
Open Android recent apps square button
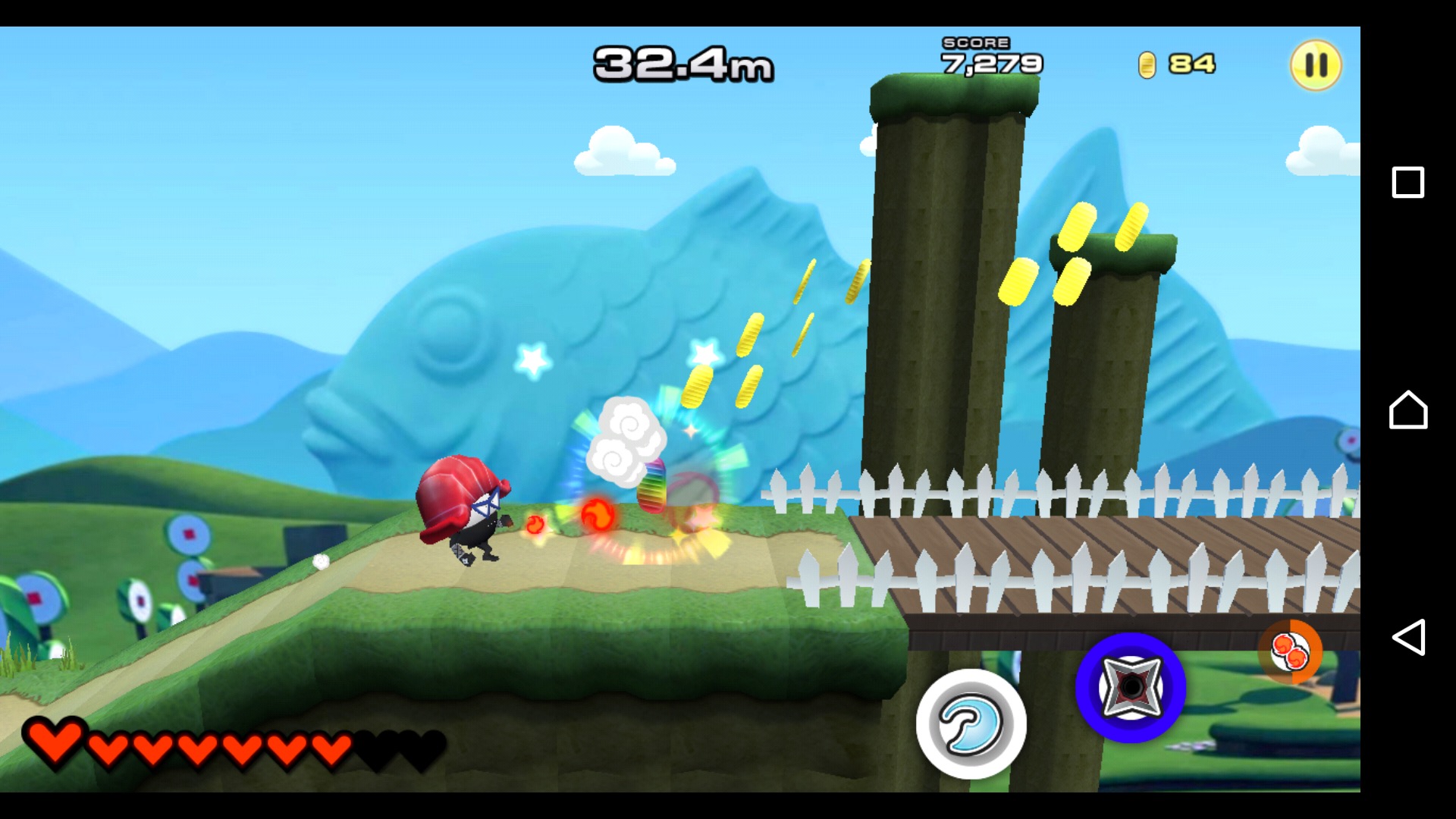[1407, 183]
